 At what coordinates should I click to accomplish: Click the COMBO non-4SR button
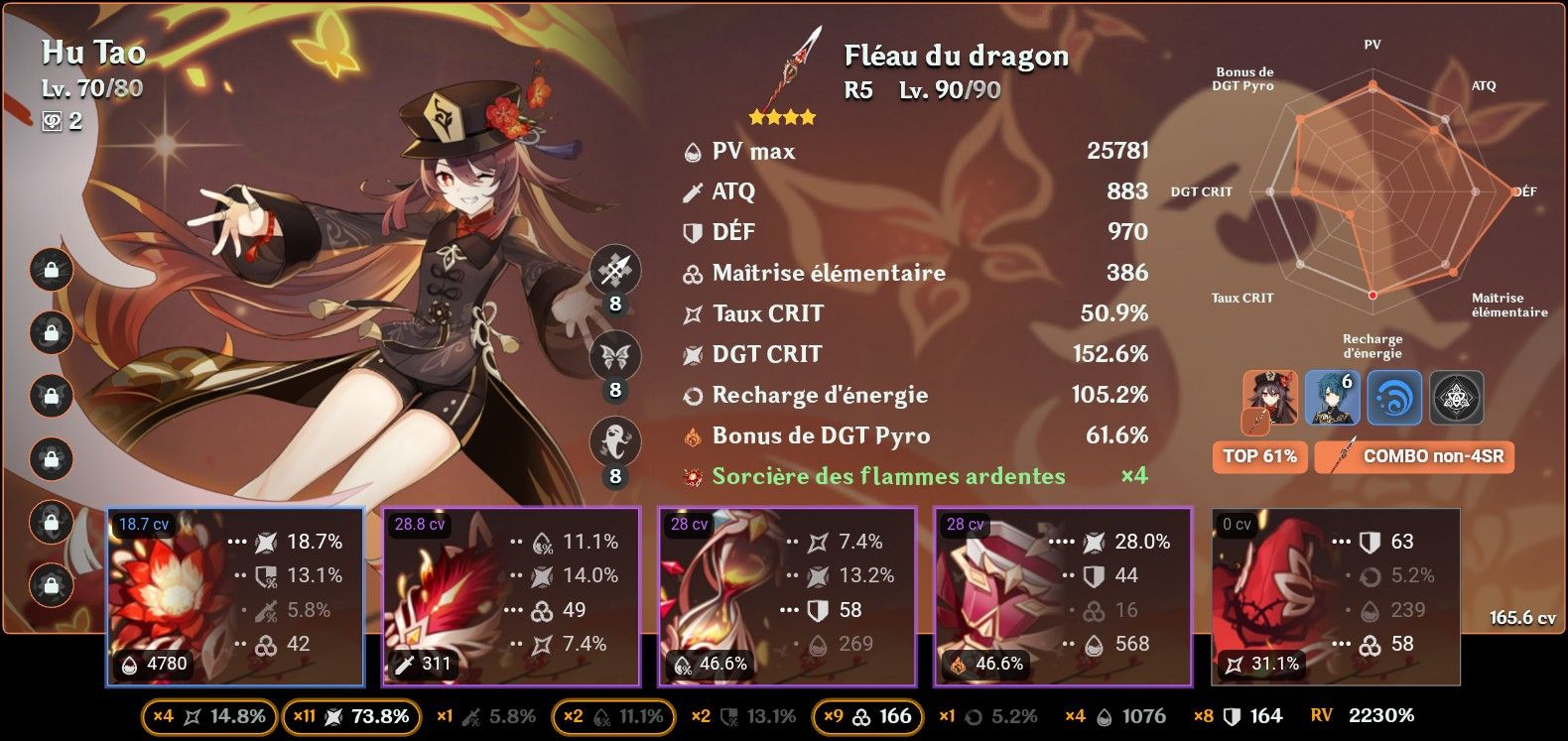[x=1413, y=457]
